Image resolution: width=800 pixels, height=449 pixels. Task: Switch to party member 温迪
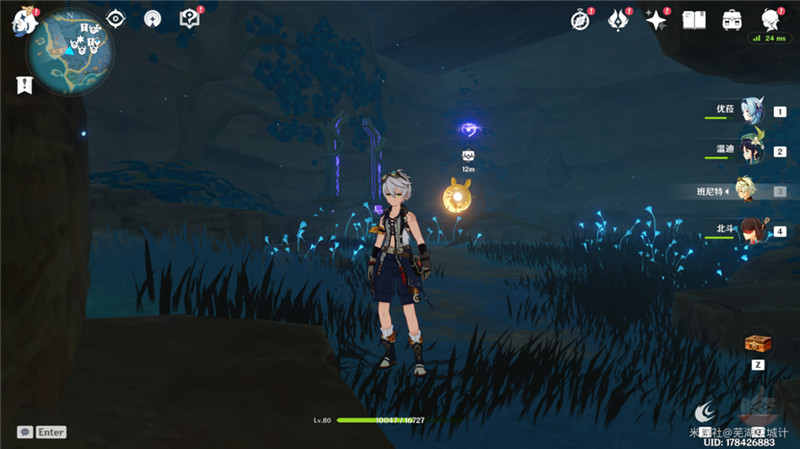[x=750, y=151]
